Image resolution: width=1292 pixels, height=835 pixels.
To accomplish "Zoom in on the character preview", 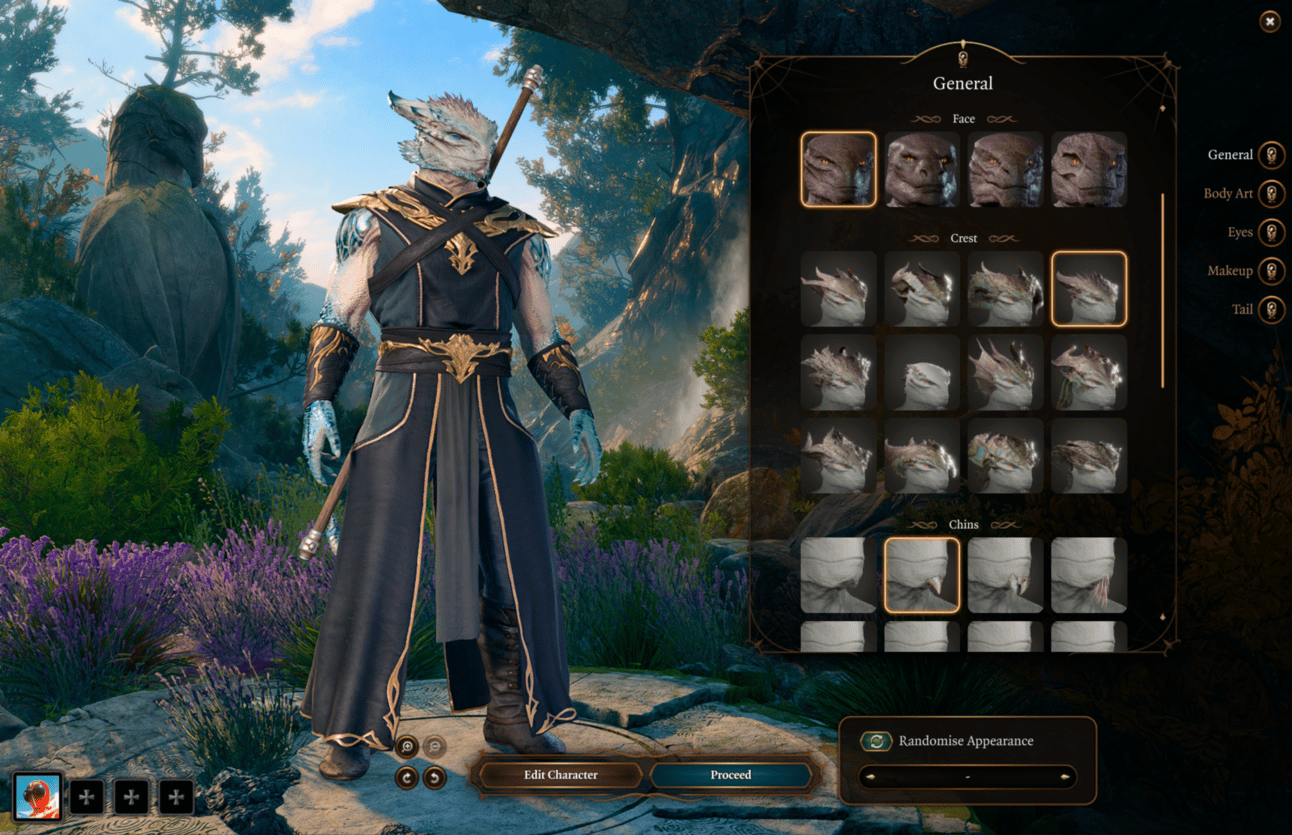I will (x=407, y=746).
